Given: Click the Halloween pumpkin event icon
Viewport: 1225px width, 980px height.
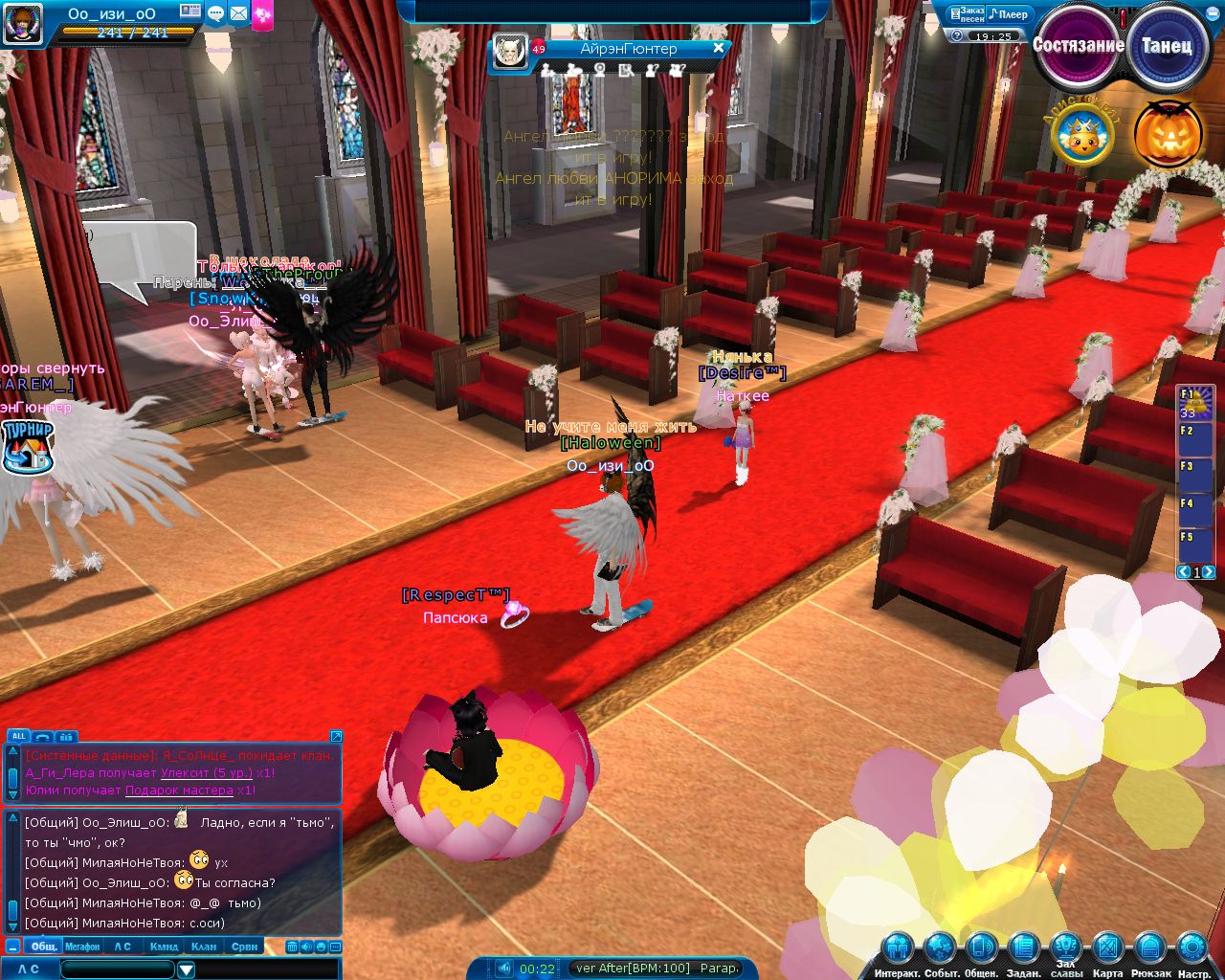Looking at the screenshot, I should (x=1168, y=136).
